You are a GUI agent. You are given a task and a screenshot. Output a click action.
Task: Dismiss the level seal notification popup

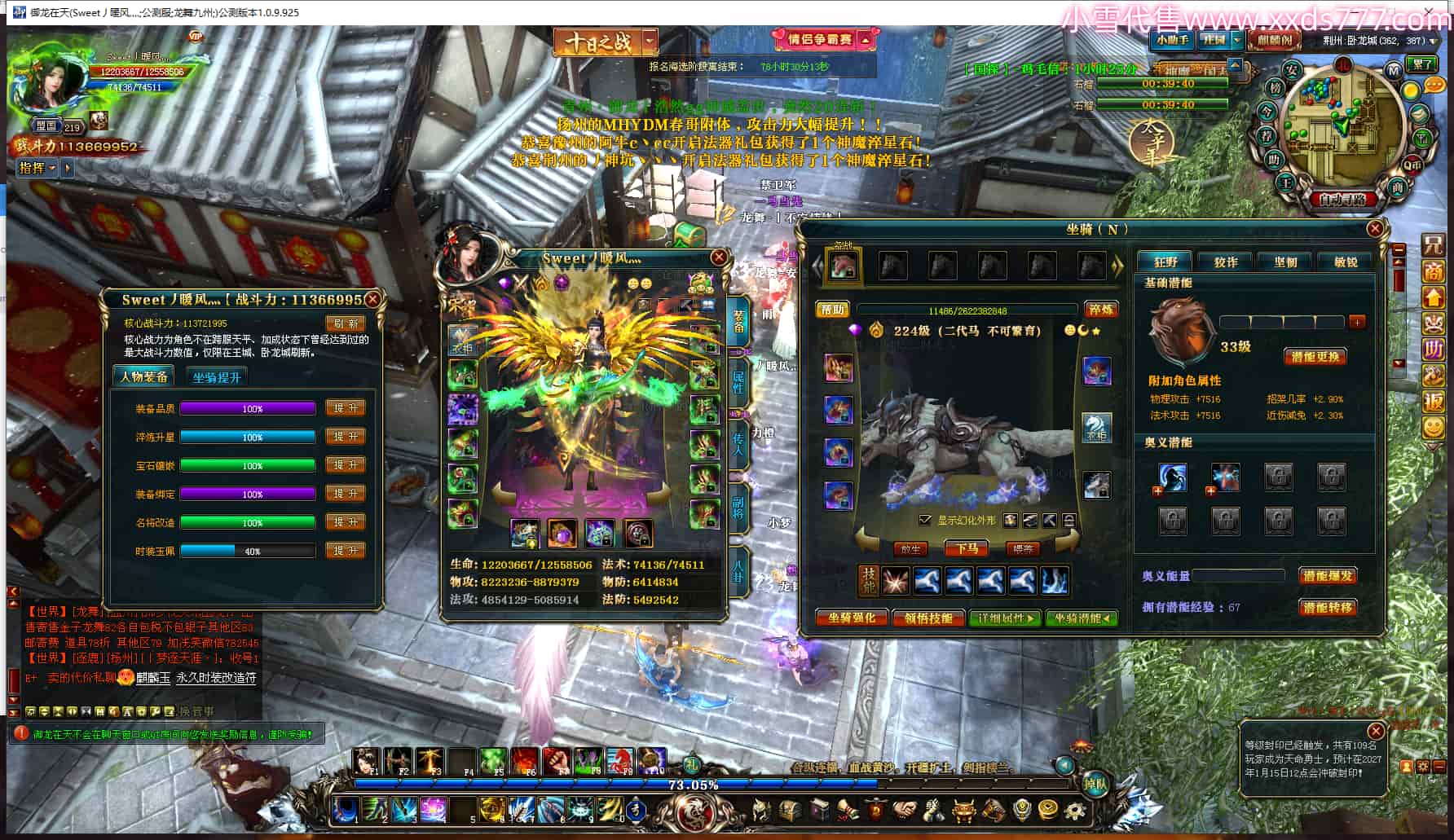point(1375,731)
